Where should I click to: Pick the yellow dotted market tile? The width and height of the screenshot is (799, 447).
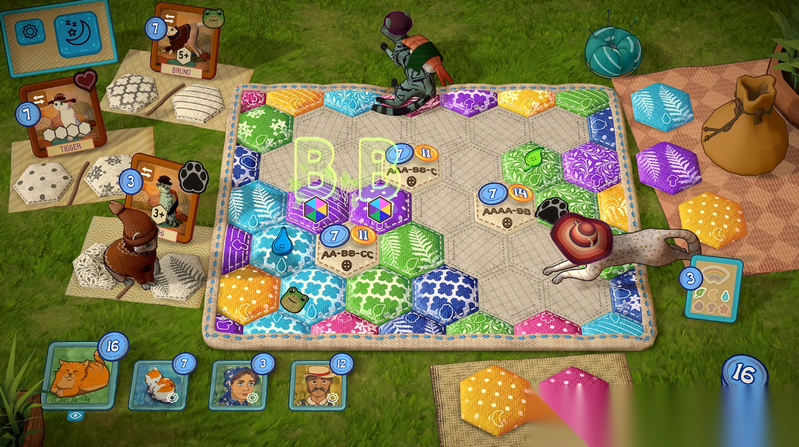click(712, 217)
